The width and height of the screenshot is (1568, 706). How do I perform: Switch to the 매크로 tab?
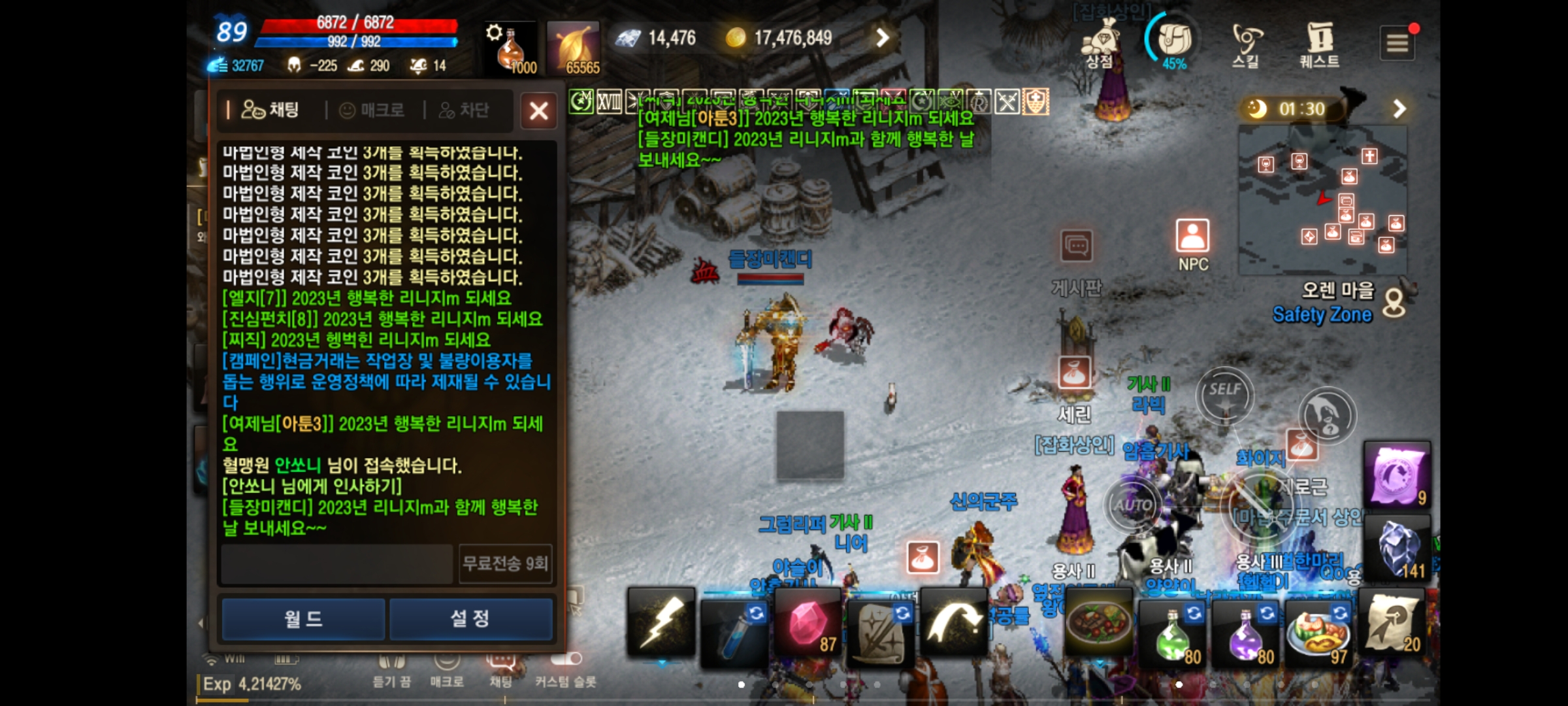tap(372, 110)
